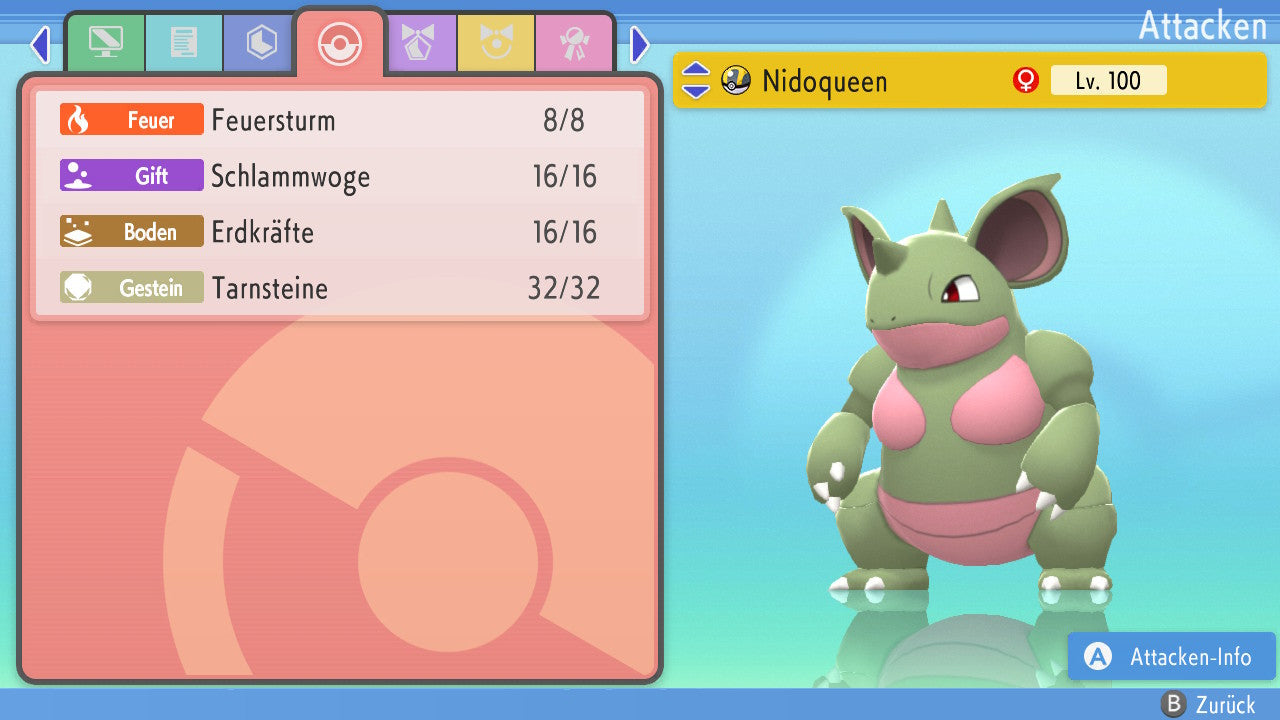Select the red Poké Ball moves tab
This screenshot has width=1280, height=720.
pos(340,43)
